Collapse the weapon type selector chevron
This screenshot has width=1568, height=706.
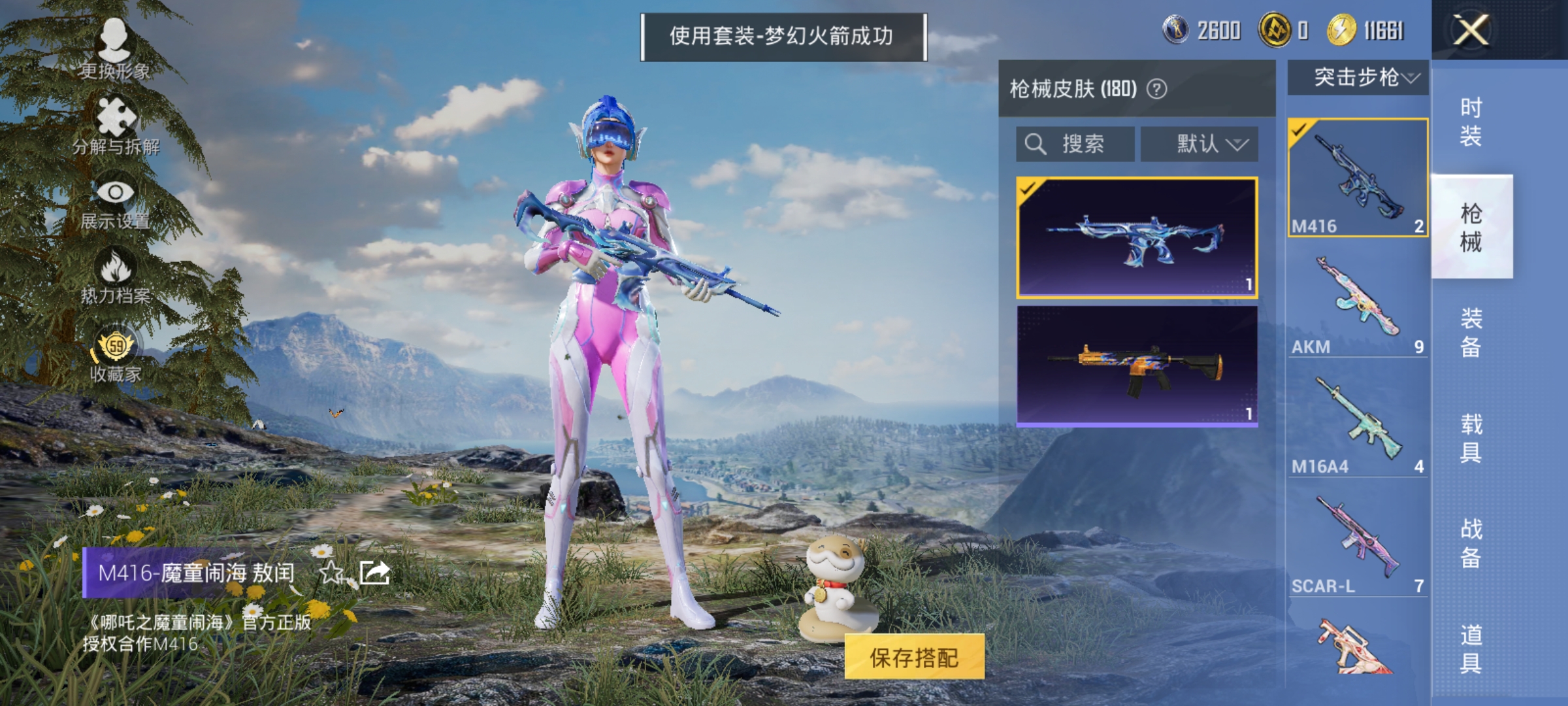click(1406, 78)
